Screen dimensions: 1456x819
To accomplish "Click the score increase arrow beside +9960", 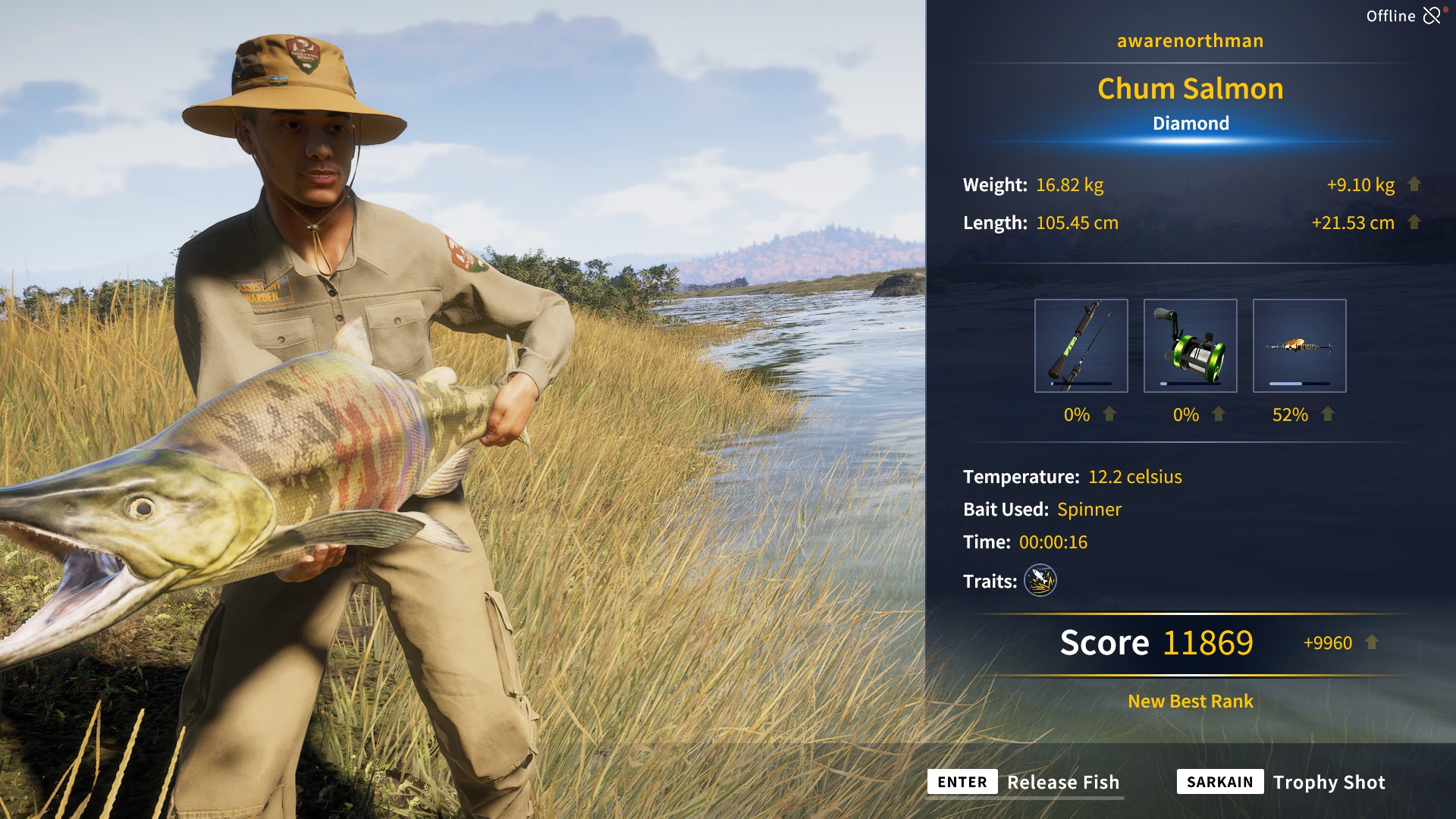I will 1371,642.
